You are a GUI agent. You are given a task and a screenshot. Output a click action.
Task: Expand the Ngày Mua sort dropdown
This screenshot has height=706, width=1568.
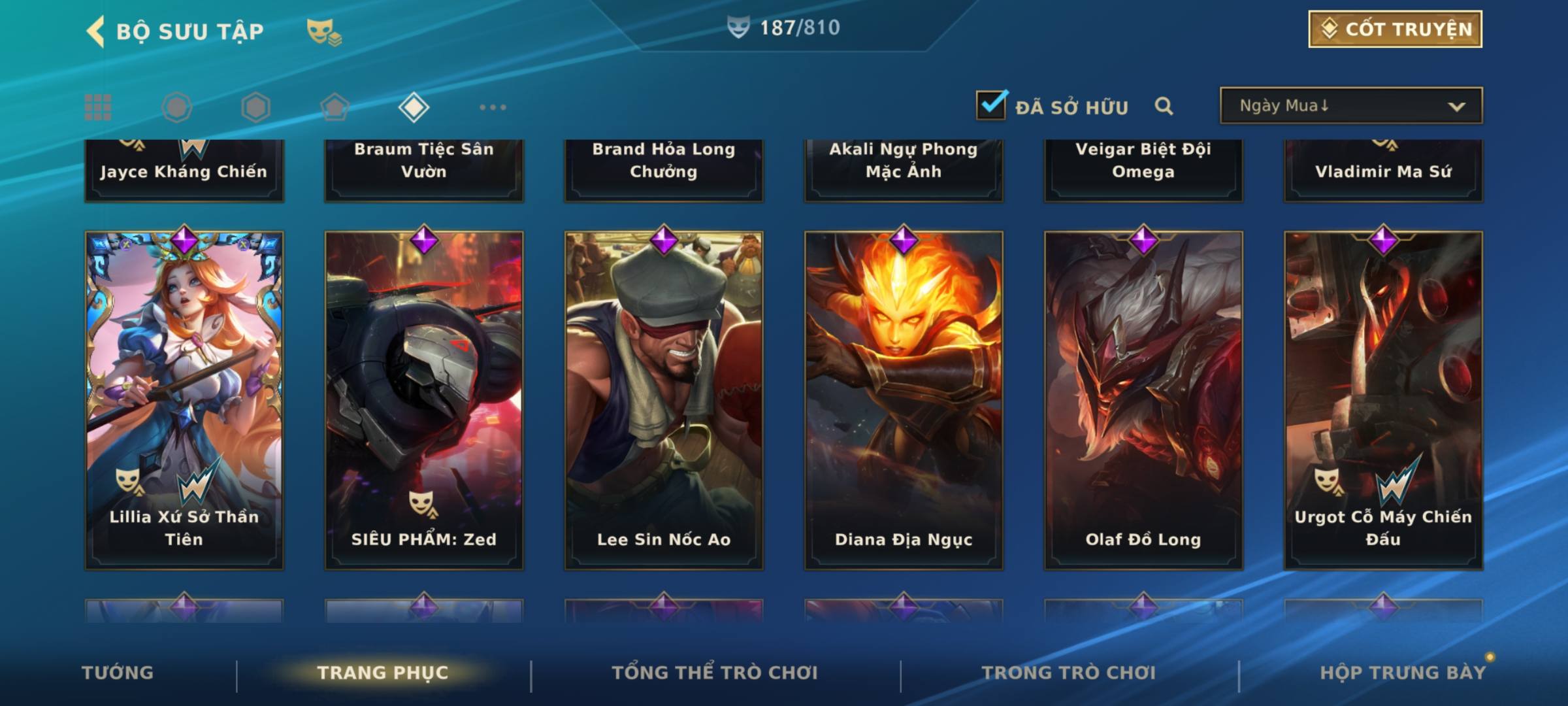pyautogui.click(x=1350, y=106)
